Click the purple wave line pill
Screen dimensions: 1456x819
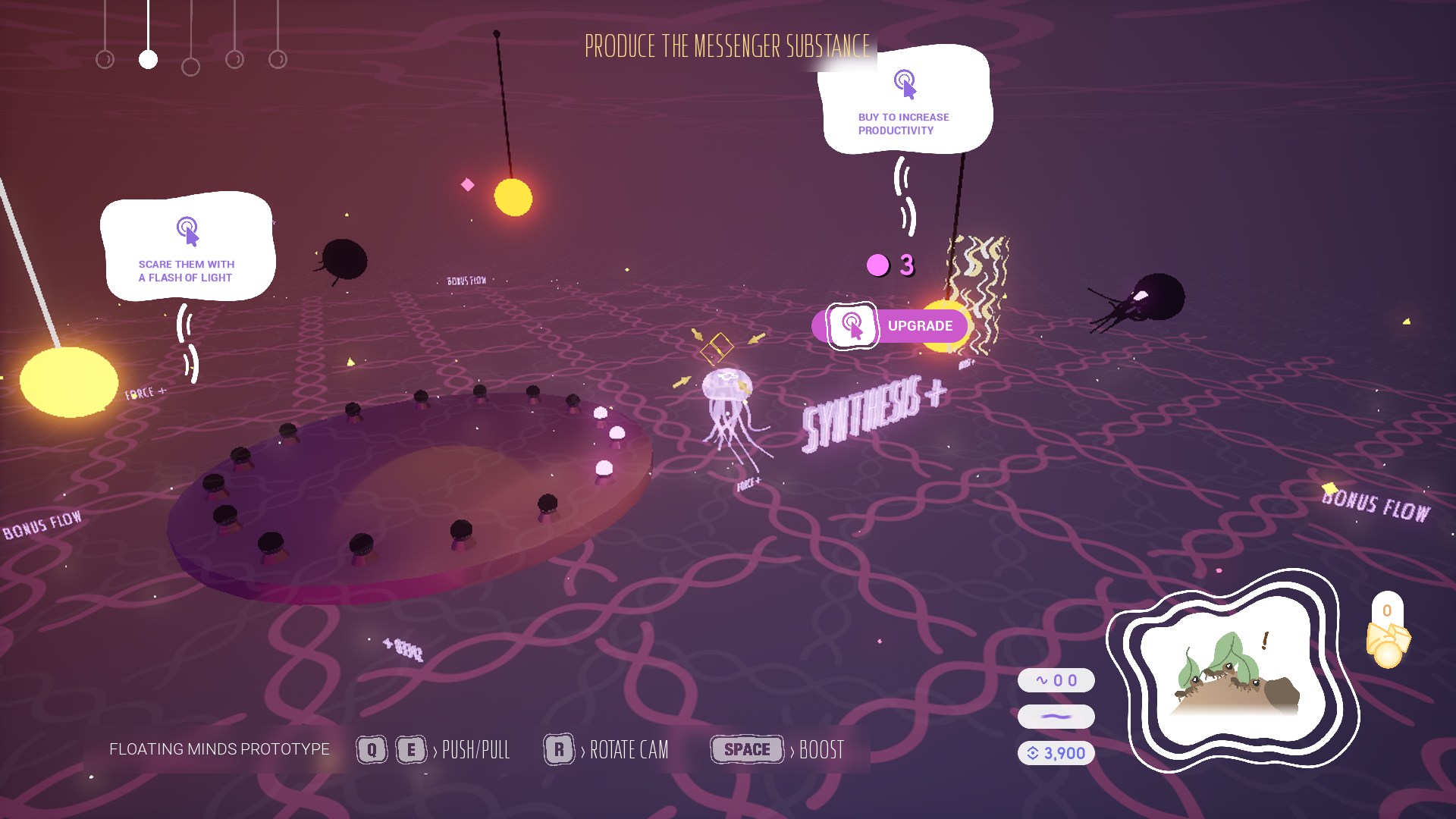click(x=1056, y=717)
